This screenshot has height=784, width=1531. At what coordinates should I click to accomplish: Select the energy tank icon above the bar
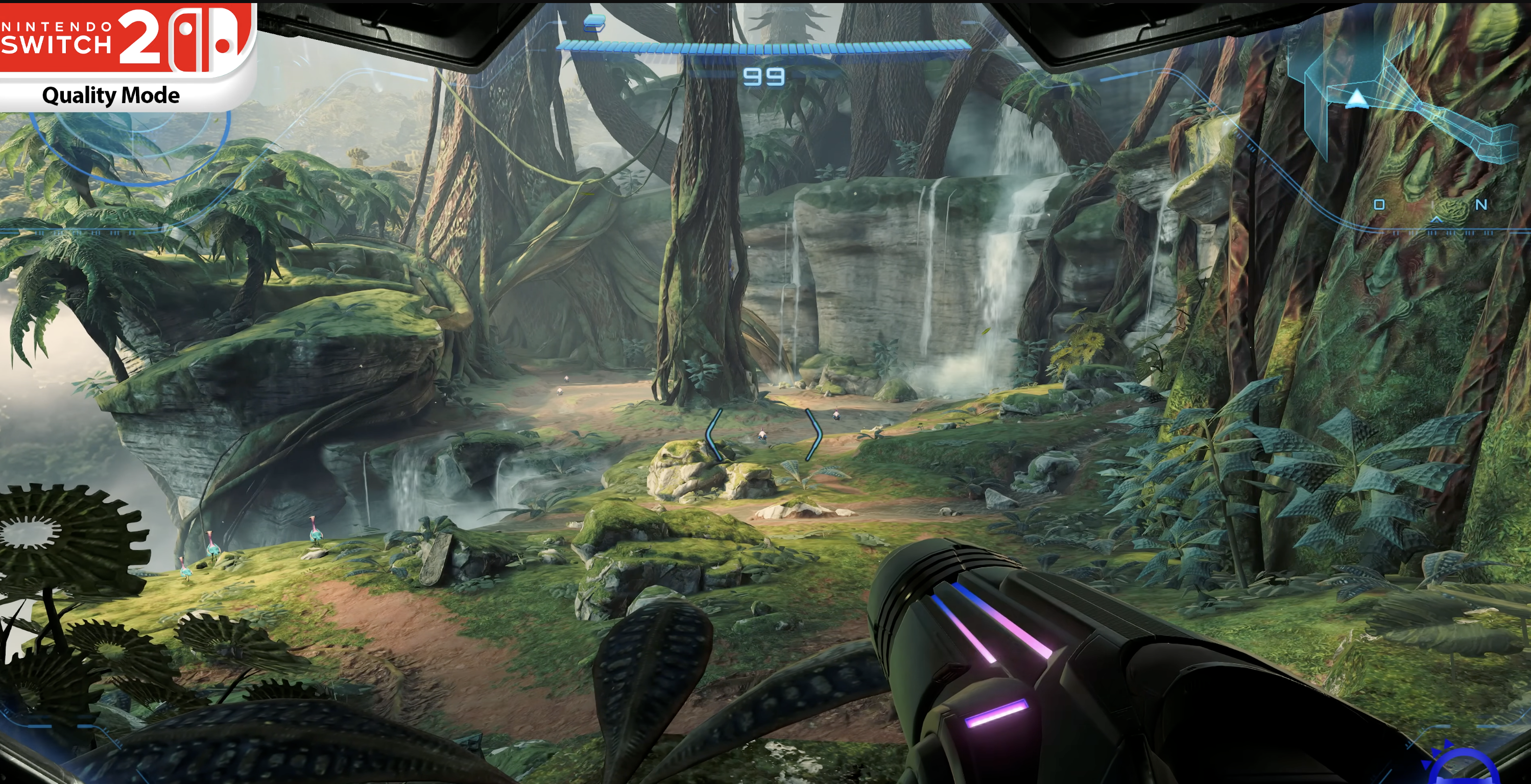pos(594,23)
